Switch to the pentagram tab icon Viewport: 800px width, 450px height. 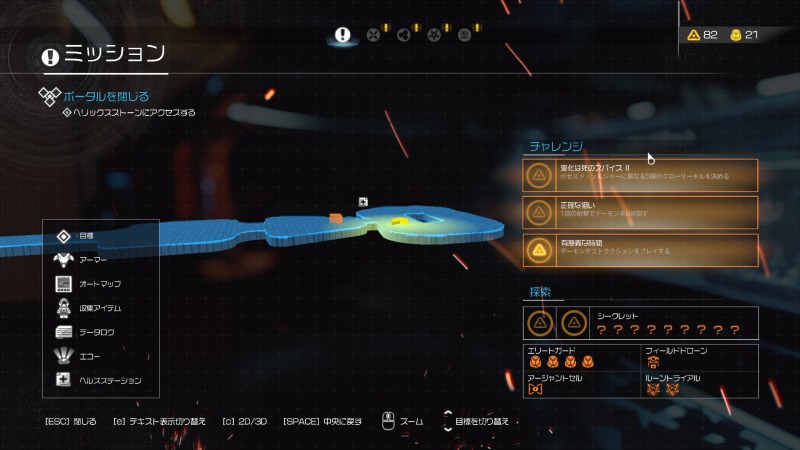[434, 35]
